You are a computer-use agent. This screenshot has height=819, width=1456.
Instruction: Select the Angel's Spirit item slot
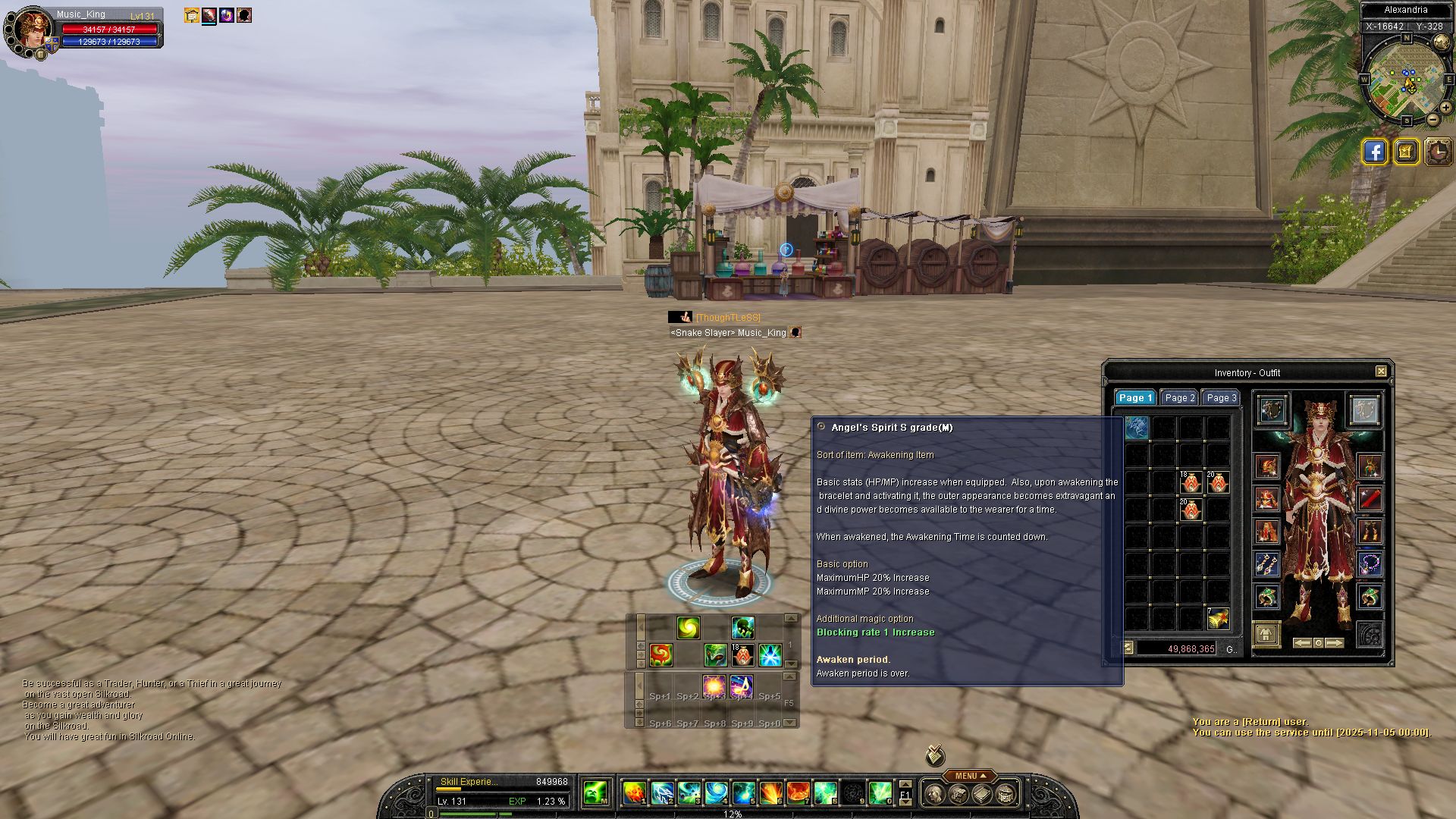(1136, 428)
